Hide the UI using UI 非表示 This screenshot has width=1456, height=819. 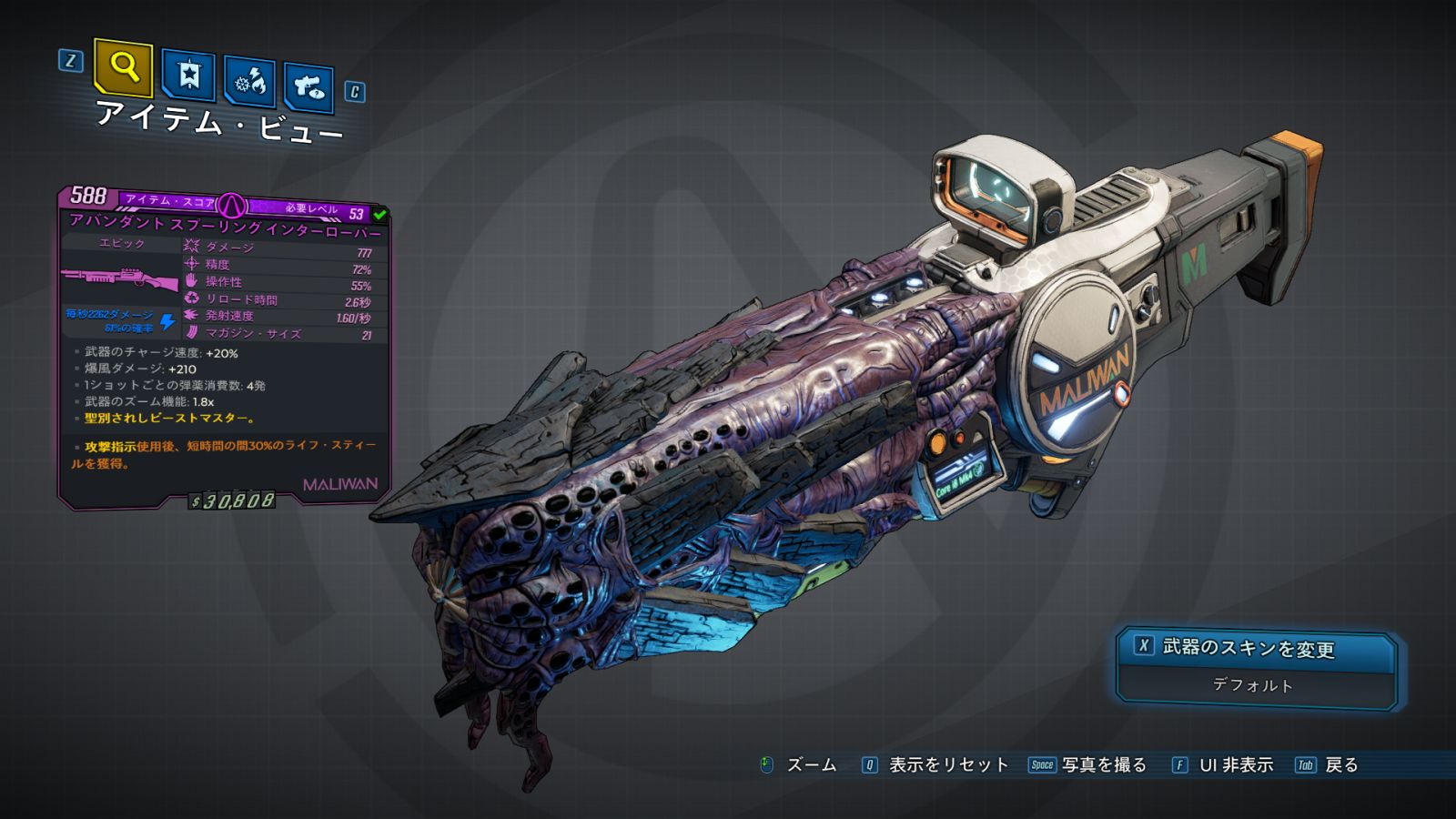[x=1235, y=765]
